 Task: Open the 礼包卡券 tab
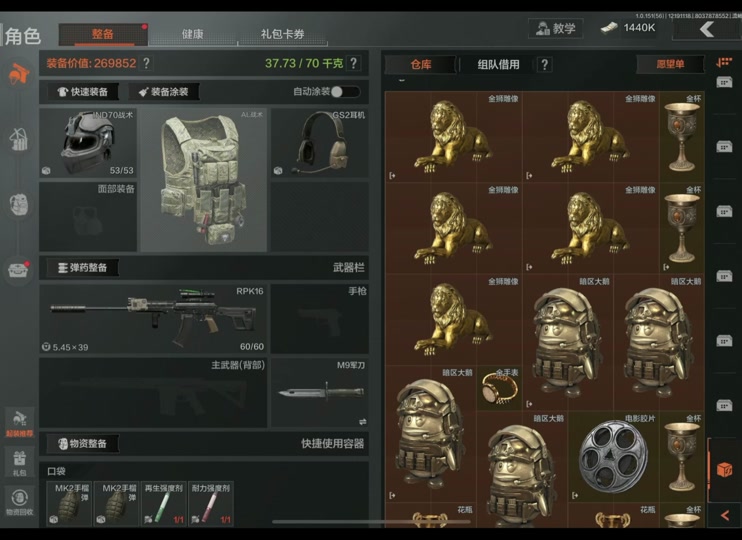pos(281,34)
